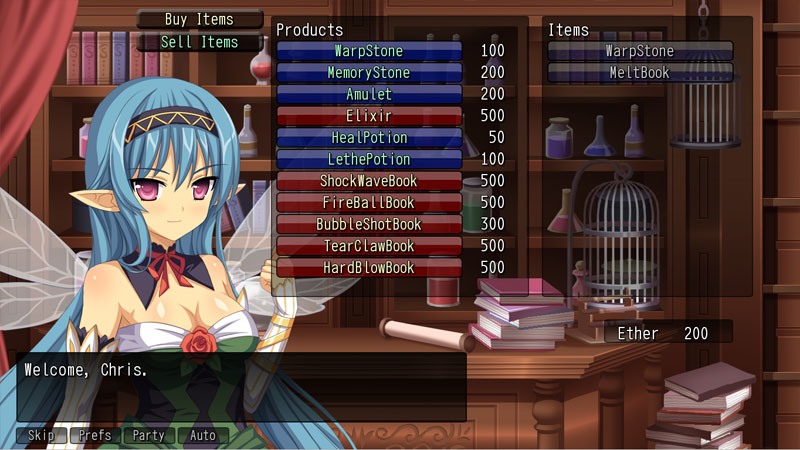The width and height of the screenshot is (800, 450).
Task: Click the Skip dialogue button
Action: 41,436
